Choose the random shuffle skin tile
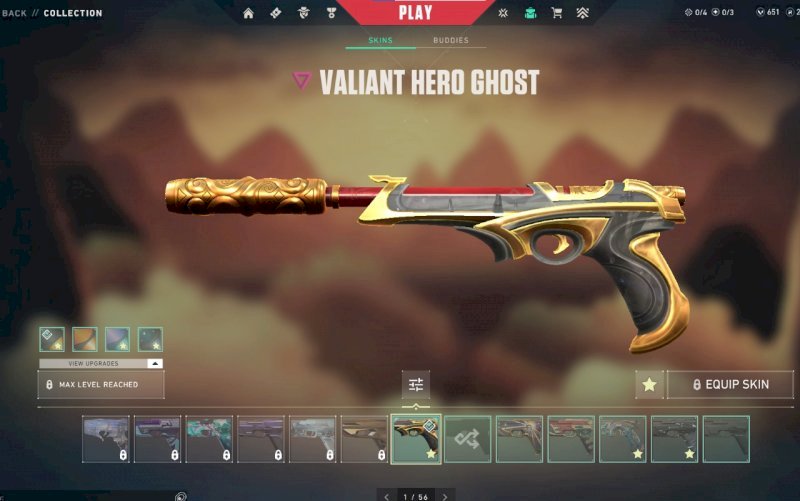This screenshot has width=800, height=501. pyautogui.click(x=468, y=439)
